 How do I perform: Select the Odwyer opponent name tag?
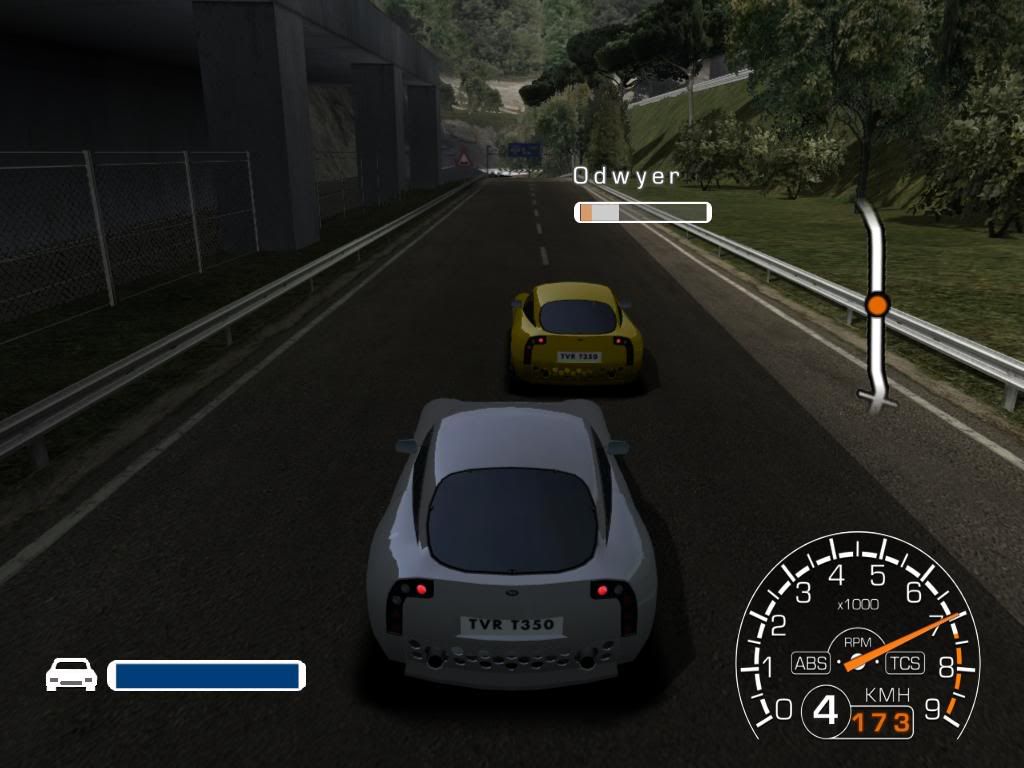[626, 177]
